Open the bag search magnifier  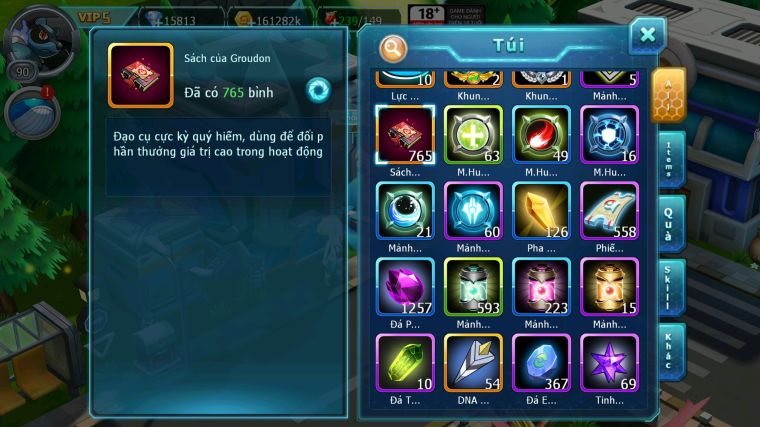(393, 47)
